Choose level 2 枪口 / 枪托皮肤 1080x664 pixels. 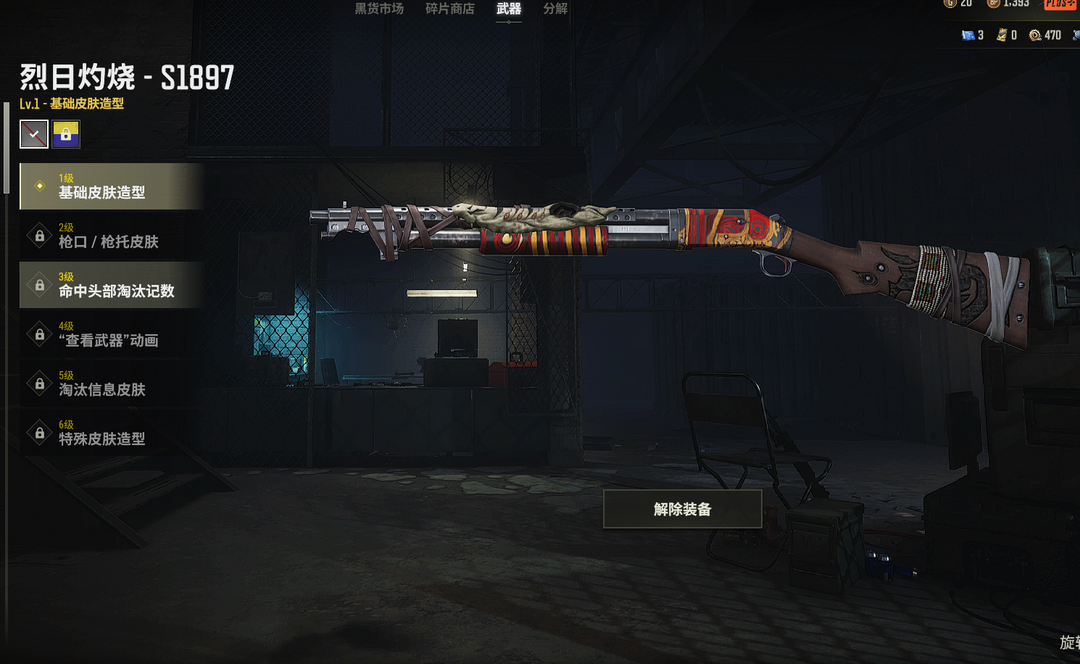click(111, 236)
